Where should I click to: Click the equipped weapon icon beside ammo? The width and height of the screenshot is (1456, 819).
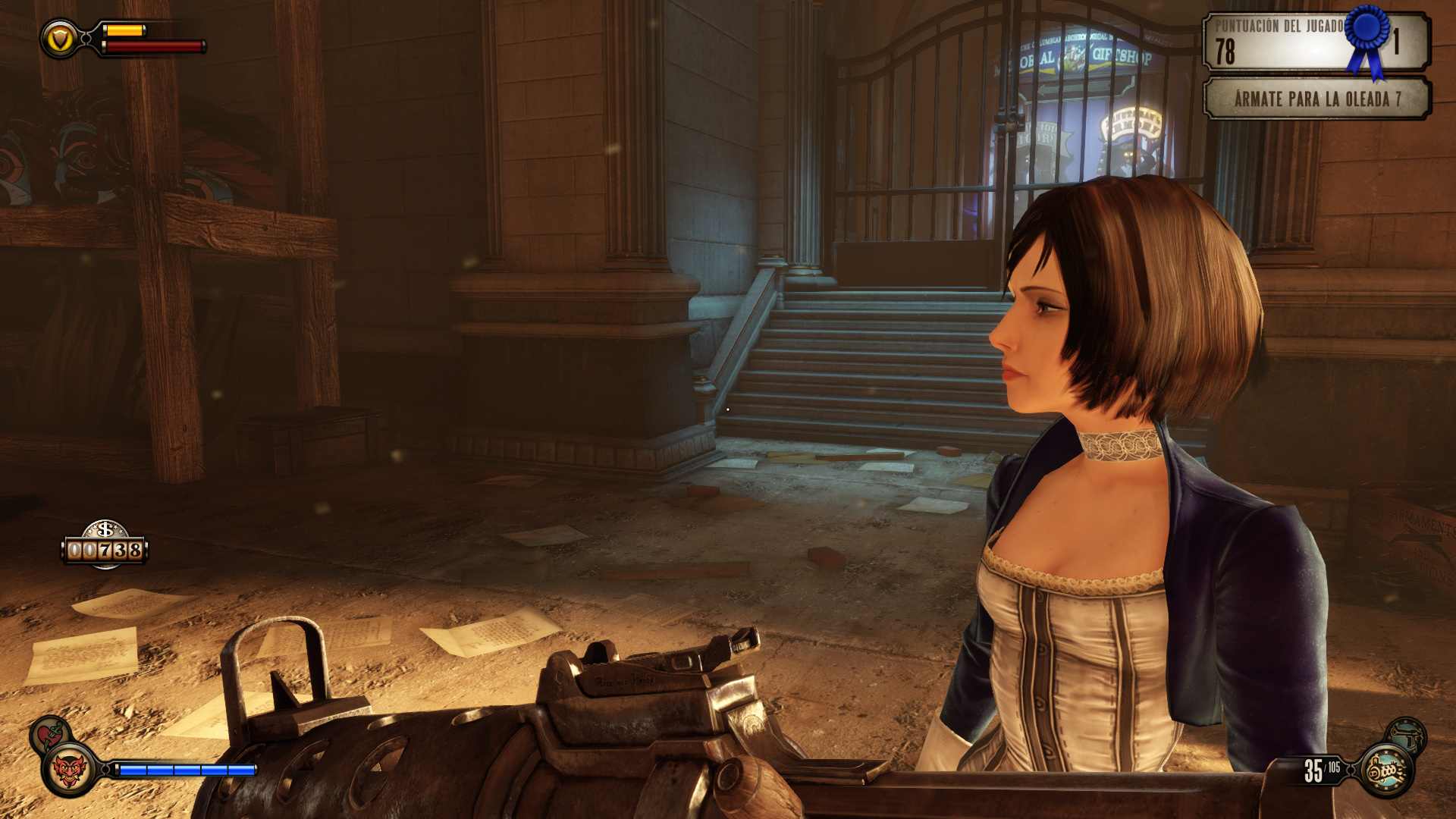pos(1387,770)
